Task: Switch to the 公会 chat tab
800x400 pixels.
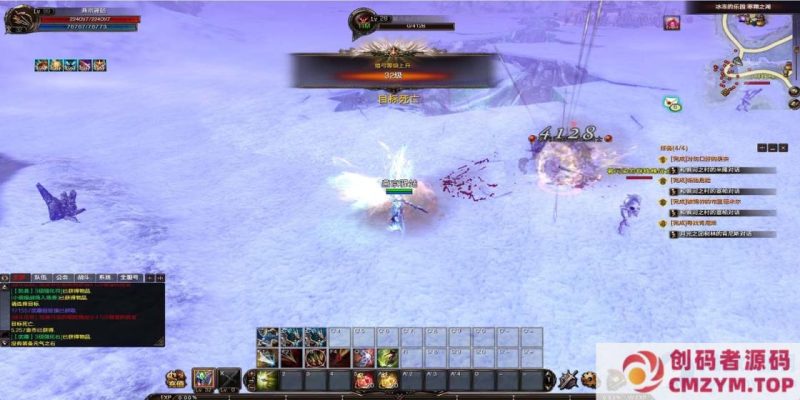Action: pyautogui.click(x=63, y=279)
